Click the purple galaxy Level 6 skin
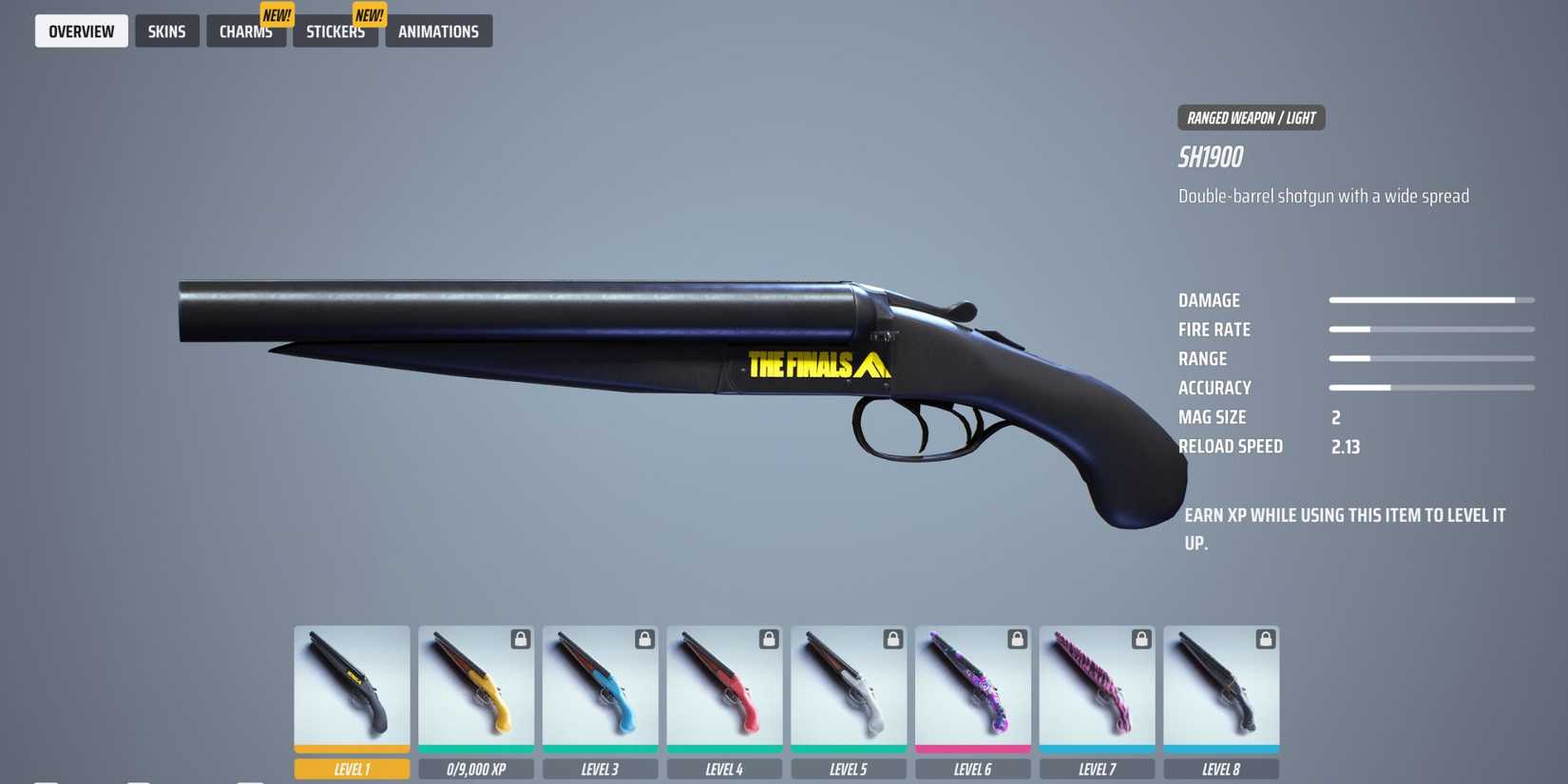The width and height of the screenshot is (1568, 784). [972, 689]
